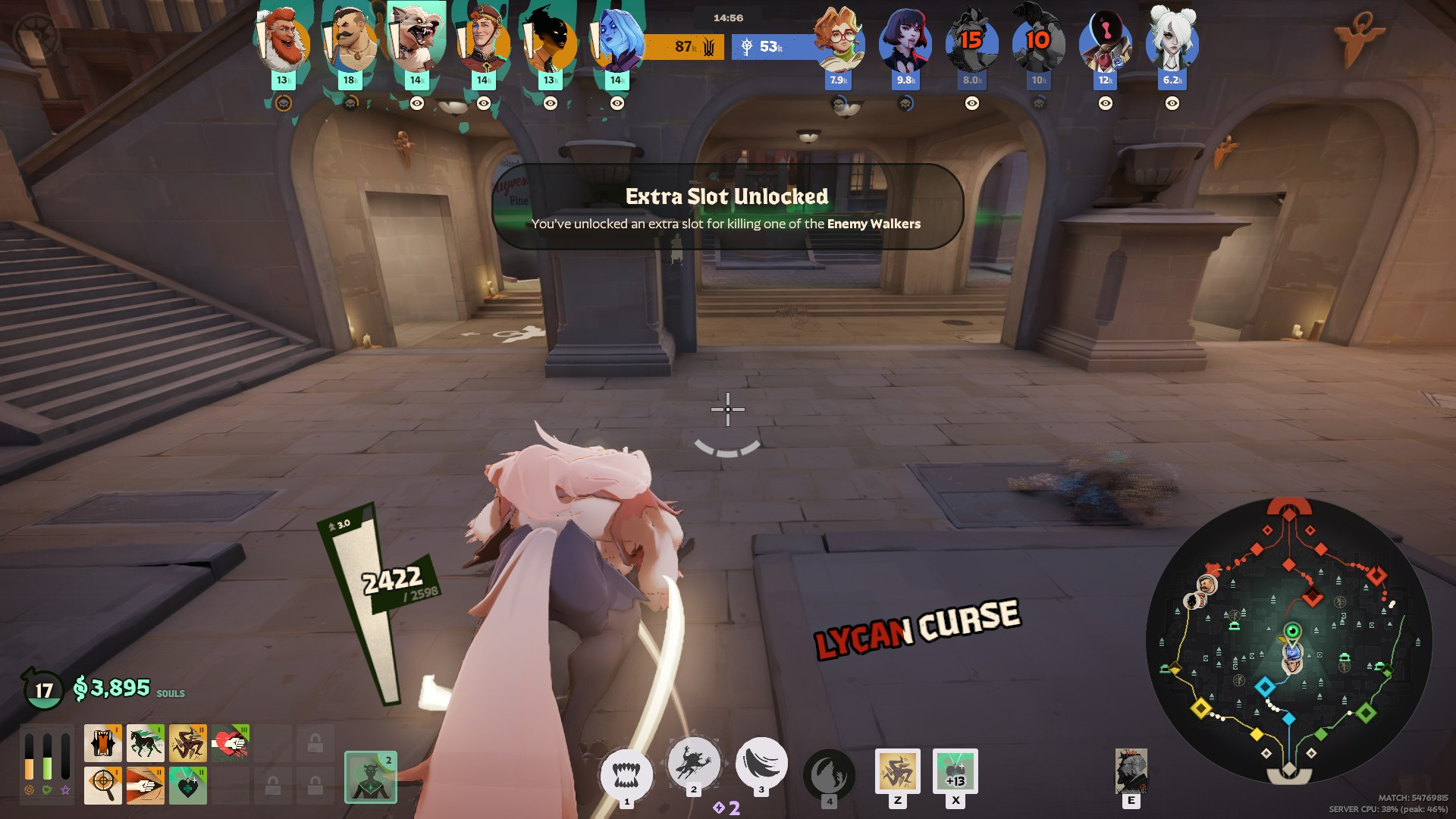Image resolution: width=1456 pixels, height=819 pixels.
Task: Click the enemy portrait with round glasses
Action: (839, 42)
